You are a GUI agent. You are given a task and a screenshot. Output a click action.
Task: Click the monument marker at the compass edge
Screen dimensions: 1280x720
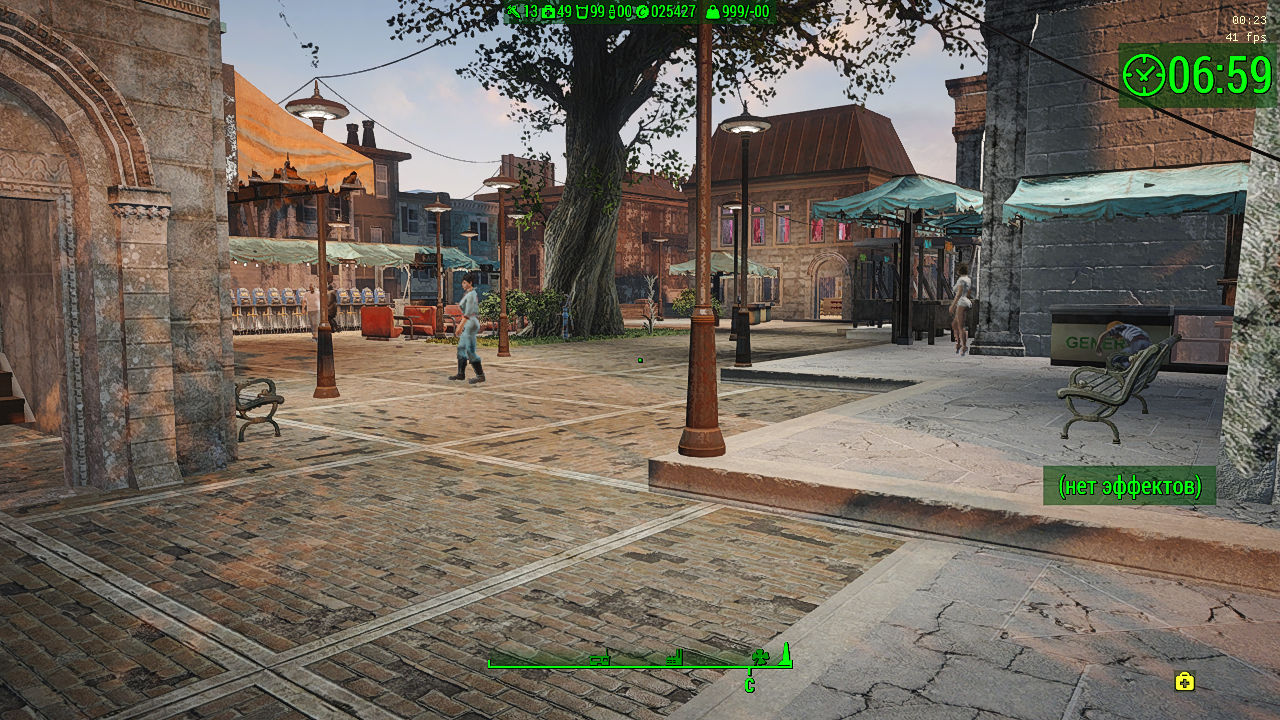coord(786,655)
